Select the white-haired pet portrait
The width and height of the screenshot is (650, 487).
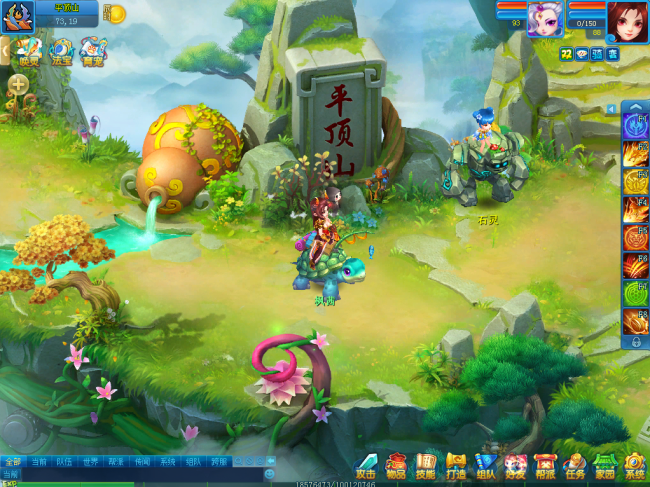[546, 19]
